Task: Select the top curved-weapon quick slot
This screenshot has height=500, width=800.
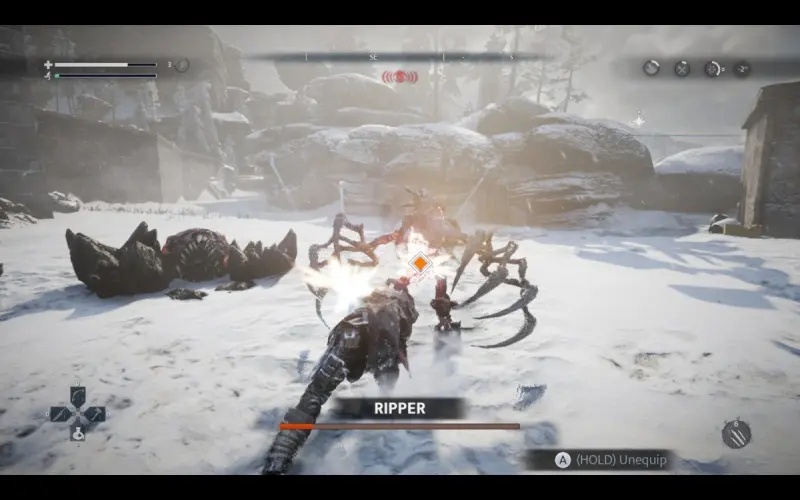Action: point(77,395)
